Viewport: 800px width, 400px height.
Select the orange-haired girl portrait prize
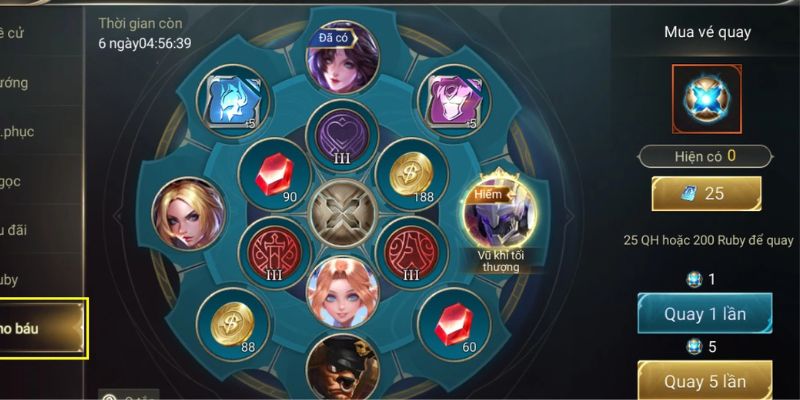tap(342, 291)
